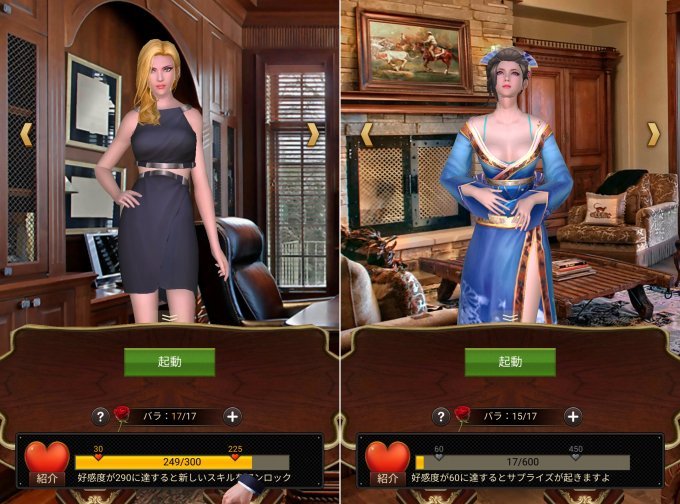
Task: Tap 起動 button under the blonde woman
Action: click(169, 362)
